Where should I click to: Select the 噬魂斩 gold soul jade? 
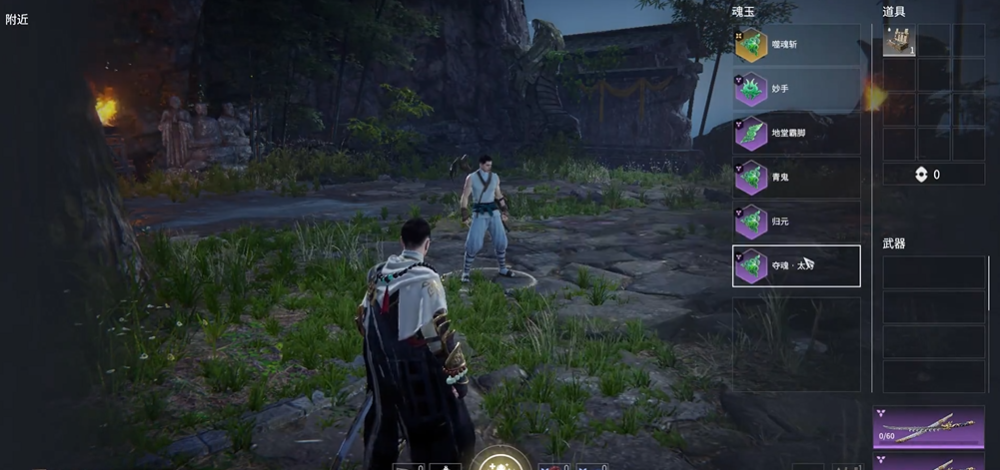tap(796, 45)
